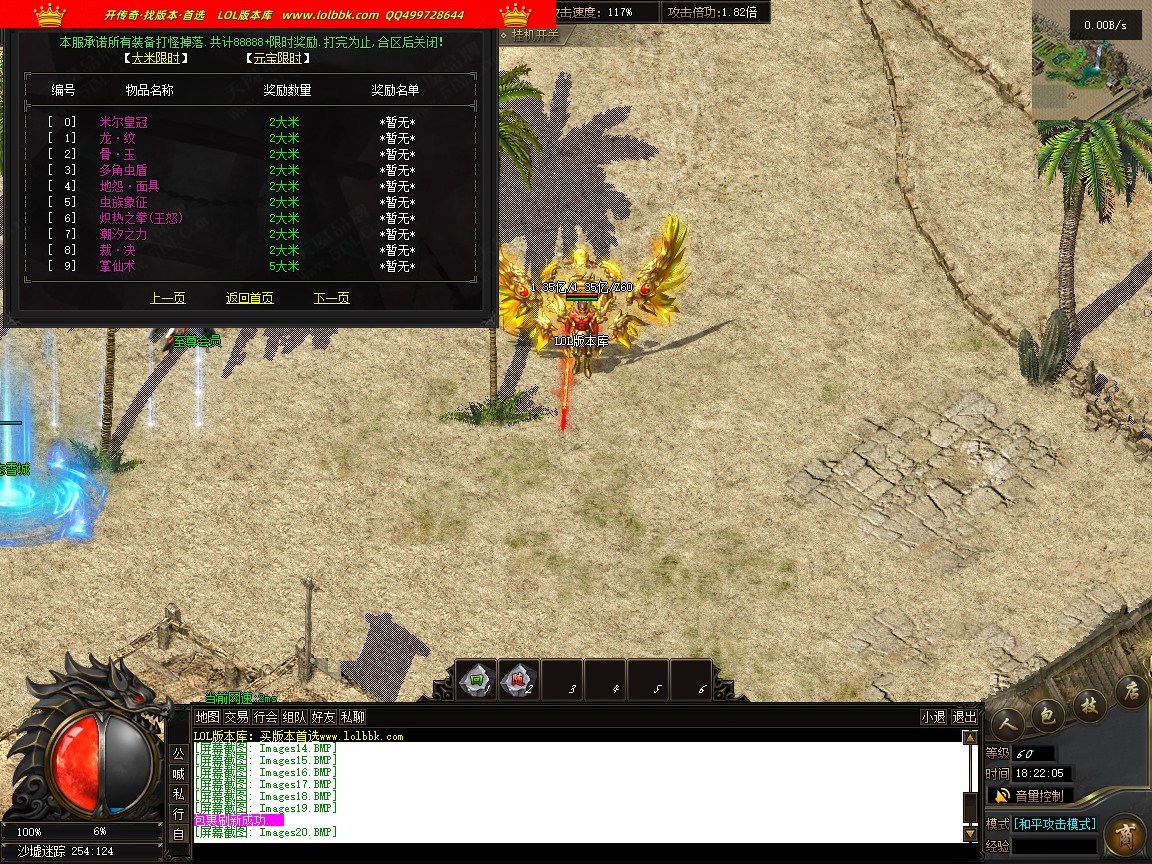Go to previous page with 上一页
Viewport: 1152px width, 864px height.
pyautogui.click(x=167, y=298)
